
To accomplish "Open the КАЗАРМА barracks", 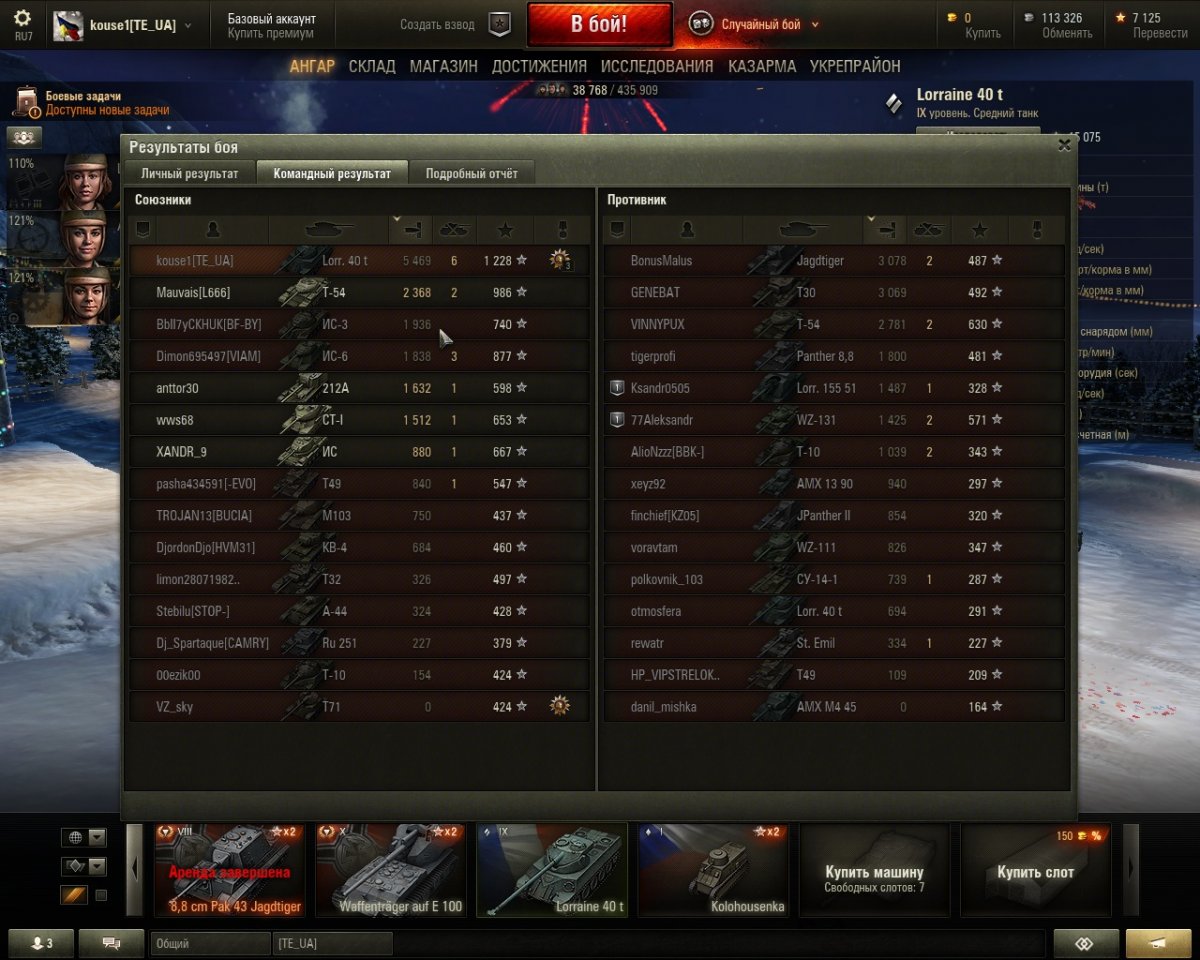I will tap(762, 66).
